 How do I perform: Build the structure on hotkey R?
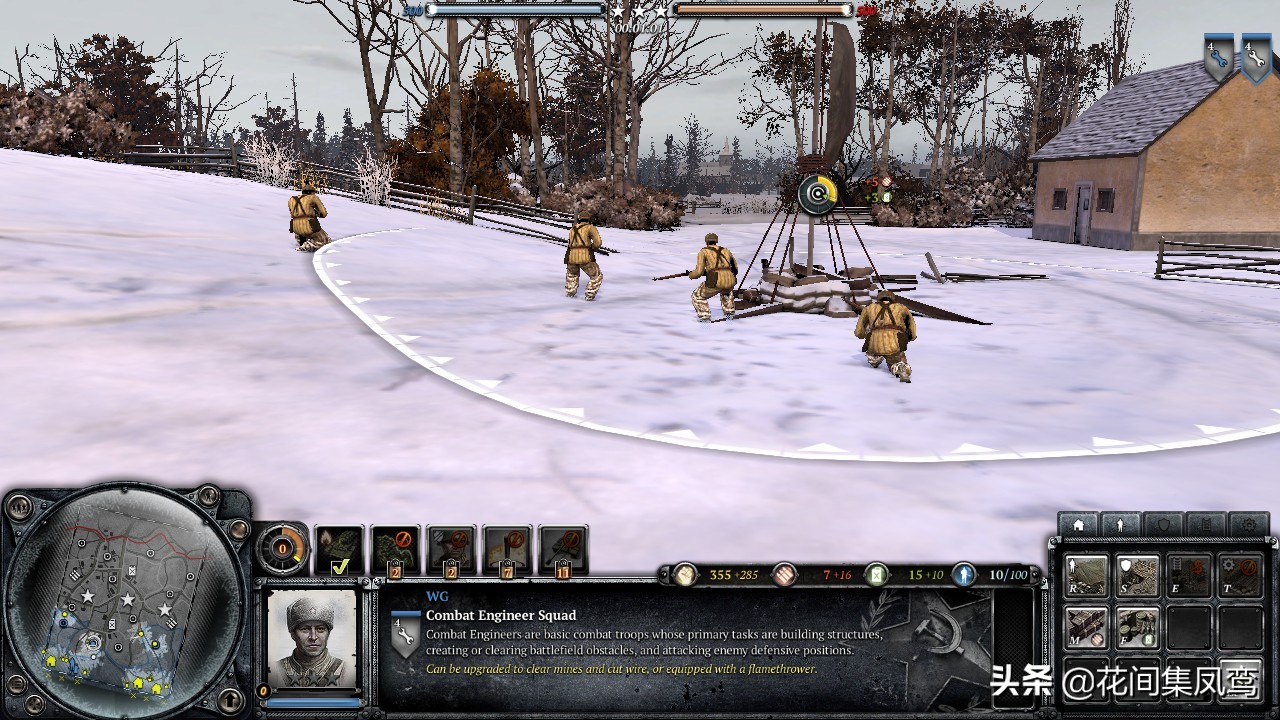coord(1086,576)
